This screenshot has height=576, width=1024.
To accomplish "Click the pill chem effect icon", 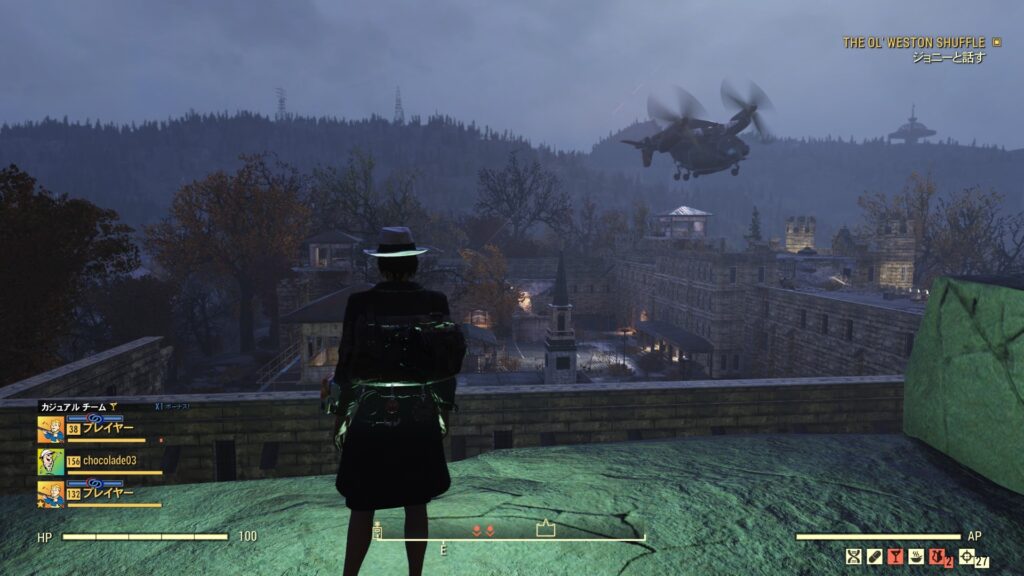I will [874, 557].
